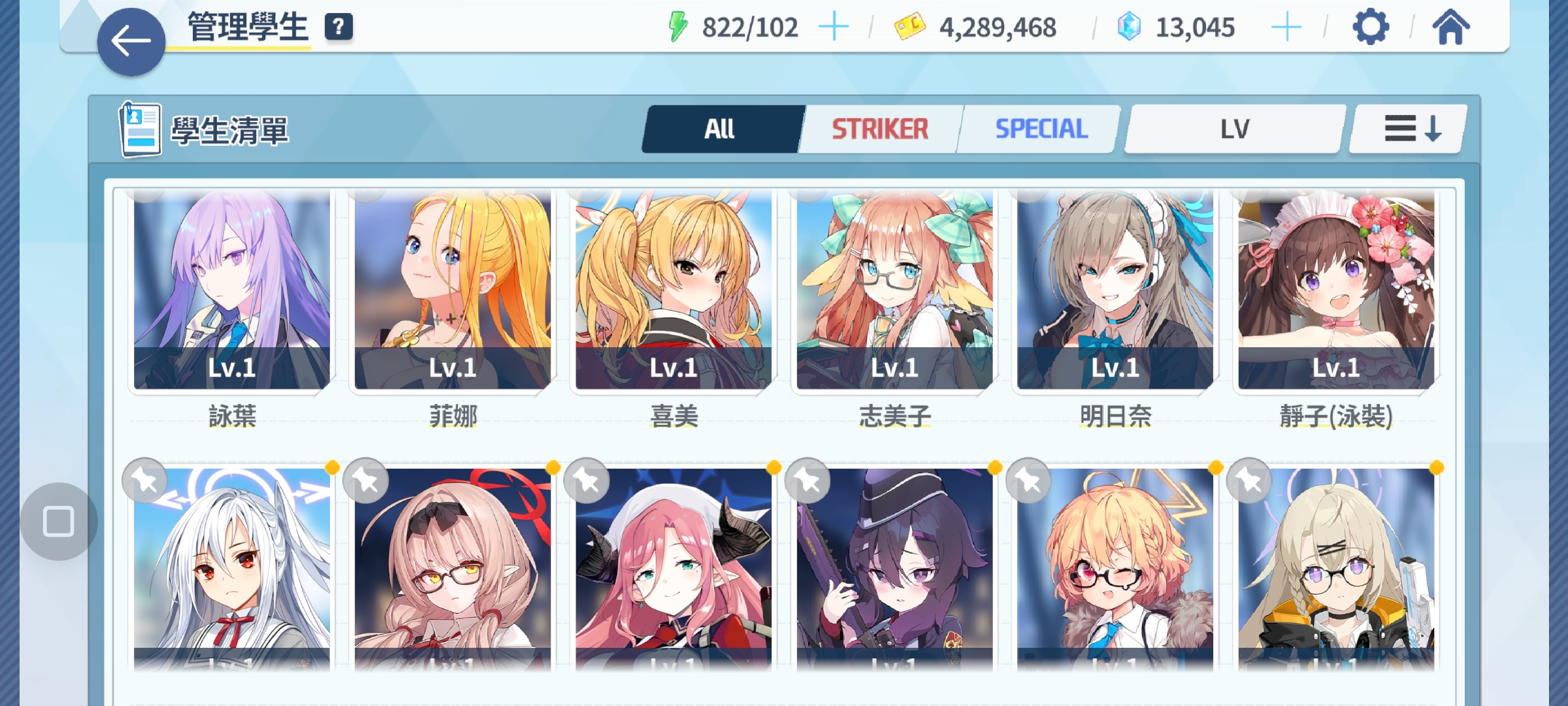Screen dimensions: 1568x706
Task: Open the LV sort dropdown
Action: coord(1234,129)
